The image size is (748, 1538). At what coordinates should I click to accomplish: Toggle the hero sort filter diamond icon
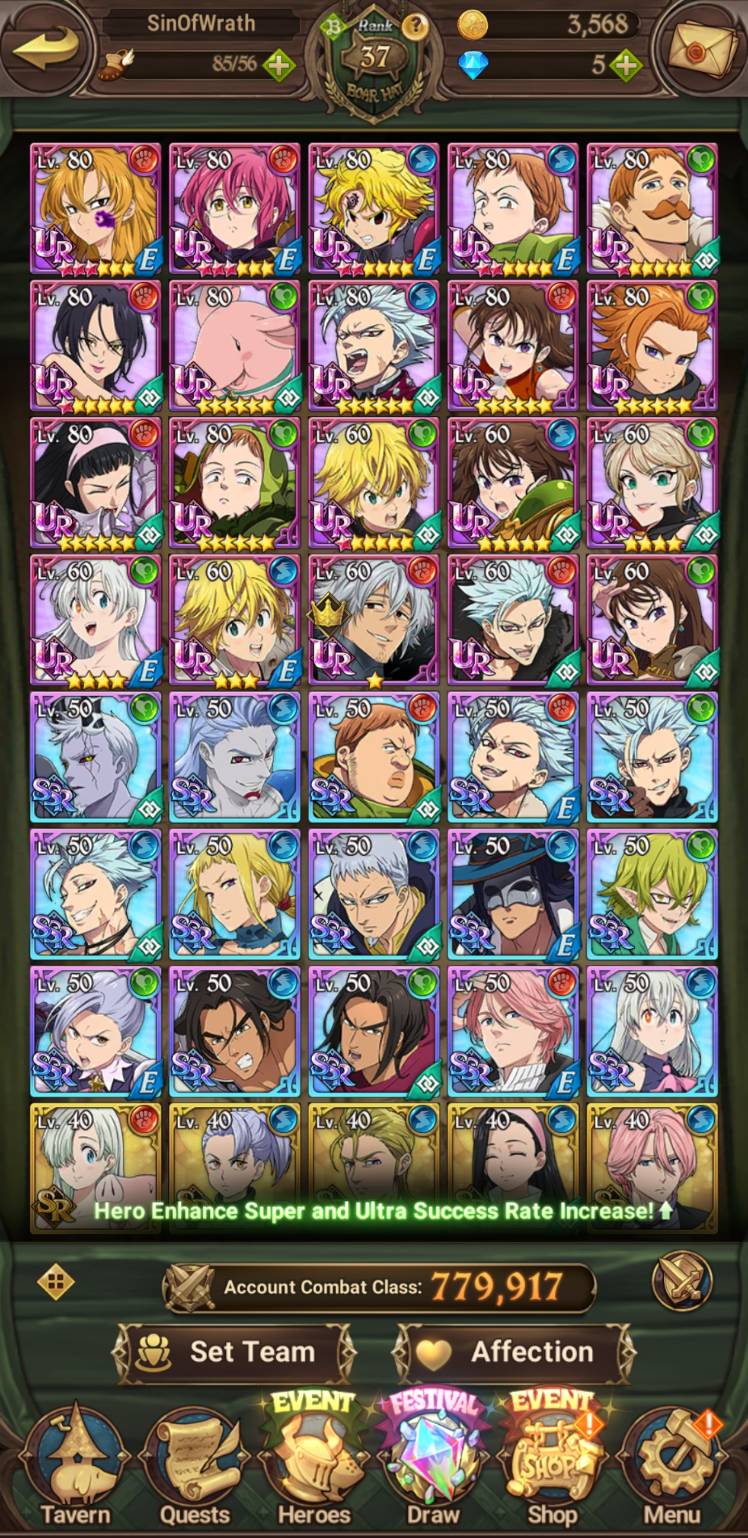tap(55, 1282)
